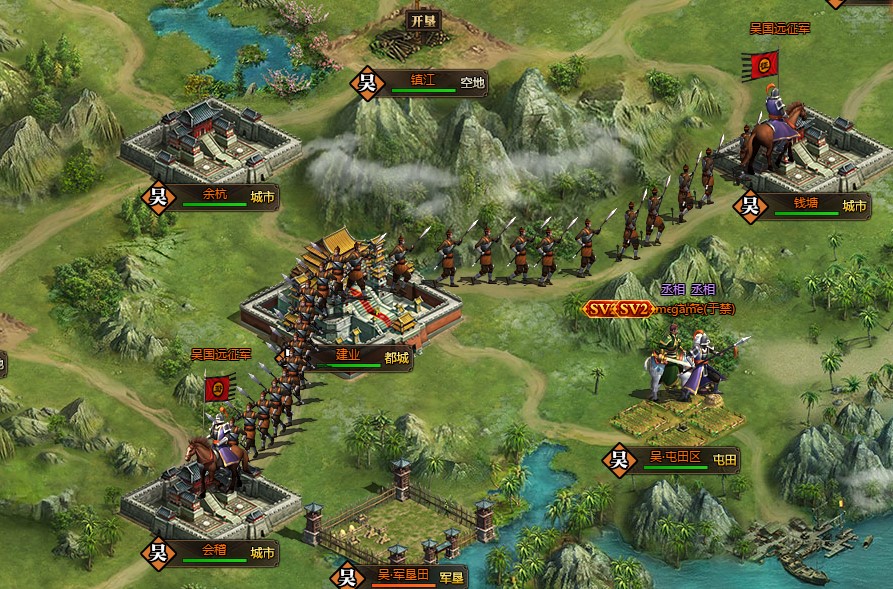Click the 开垦 sign label
The image size is (893, 589).
tap(421, 19)
